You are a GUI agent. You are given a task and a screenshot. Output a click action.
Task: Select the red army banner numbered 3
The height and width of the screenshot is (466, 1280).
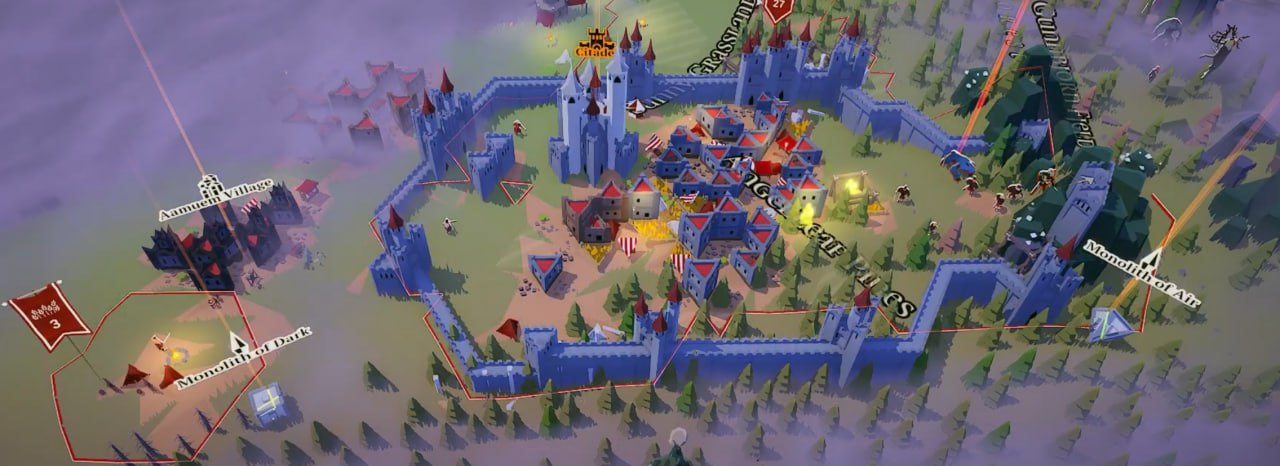pyautogui.click(x=50, y=316)
